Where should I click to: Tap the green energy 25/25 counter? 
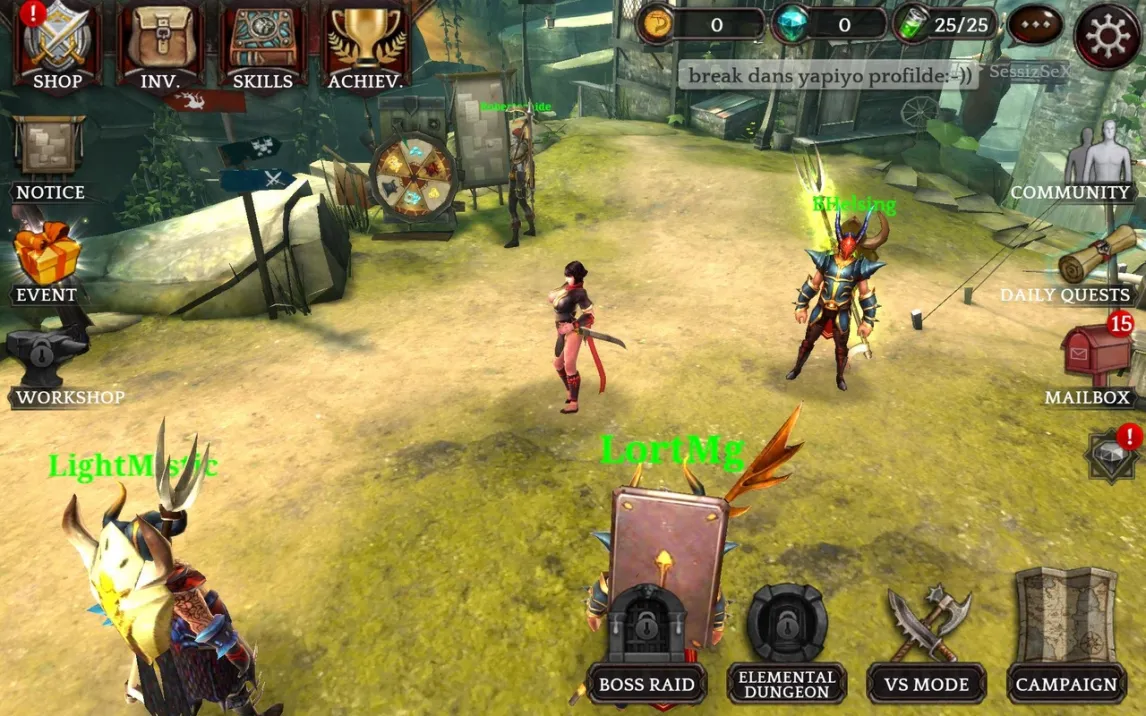point(944,24)
